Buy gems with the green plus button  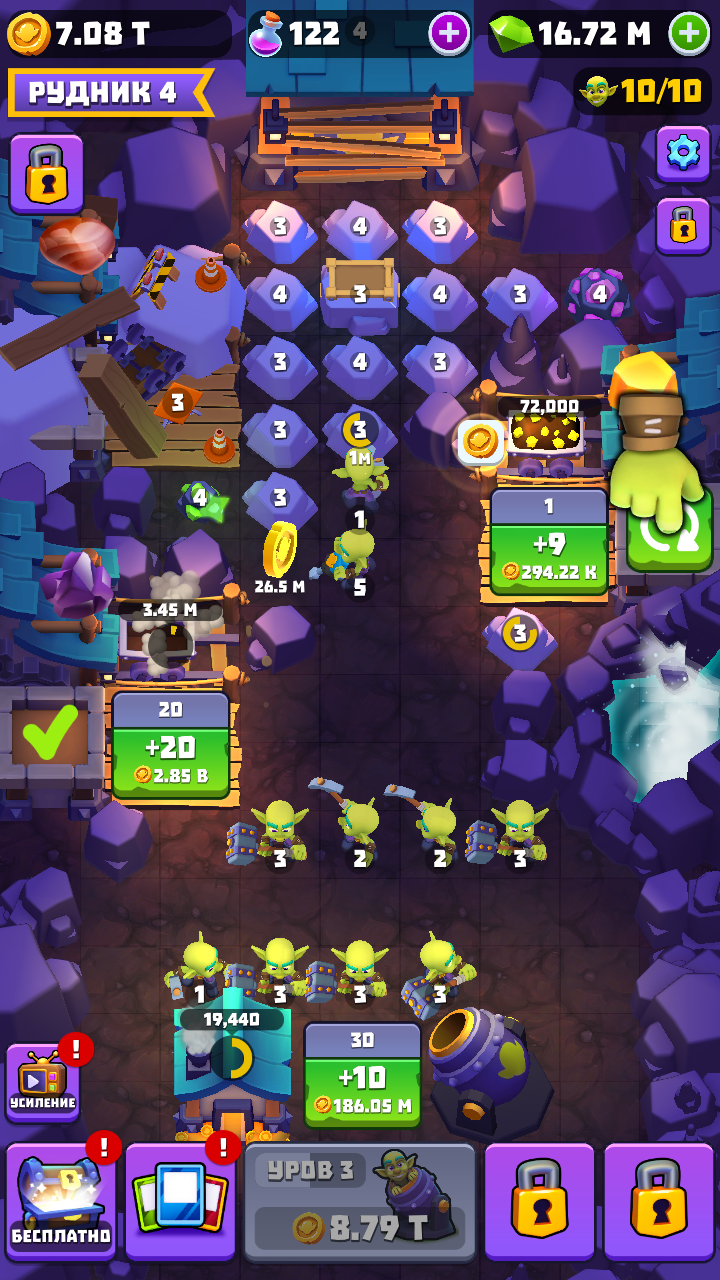(689, 34)
